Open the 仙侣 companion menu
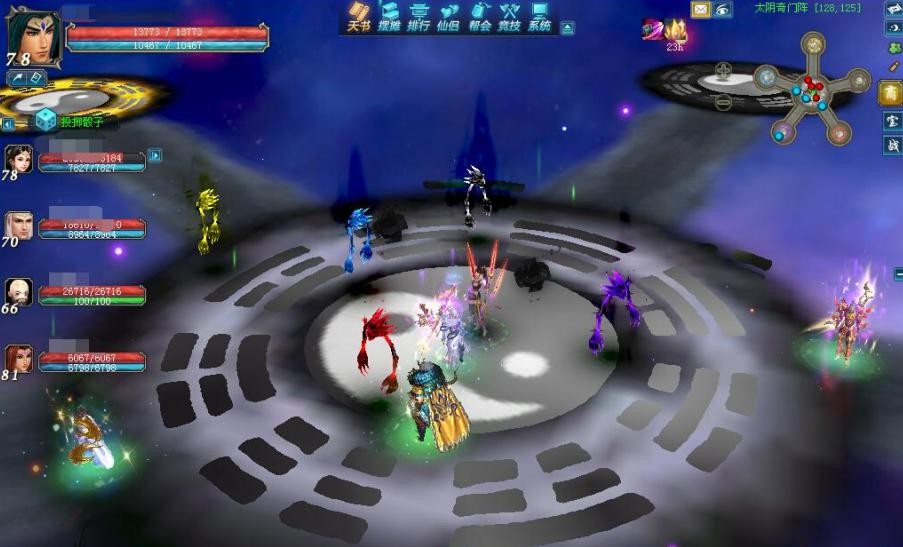This screenshot has height=547, width=903. pos(449,17)
